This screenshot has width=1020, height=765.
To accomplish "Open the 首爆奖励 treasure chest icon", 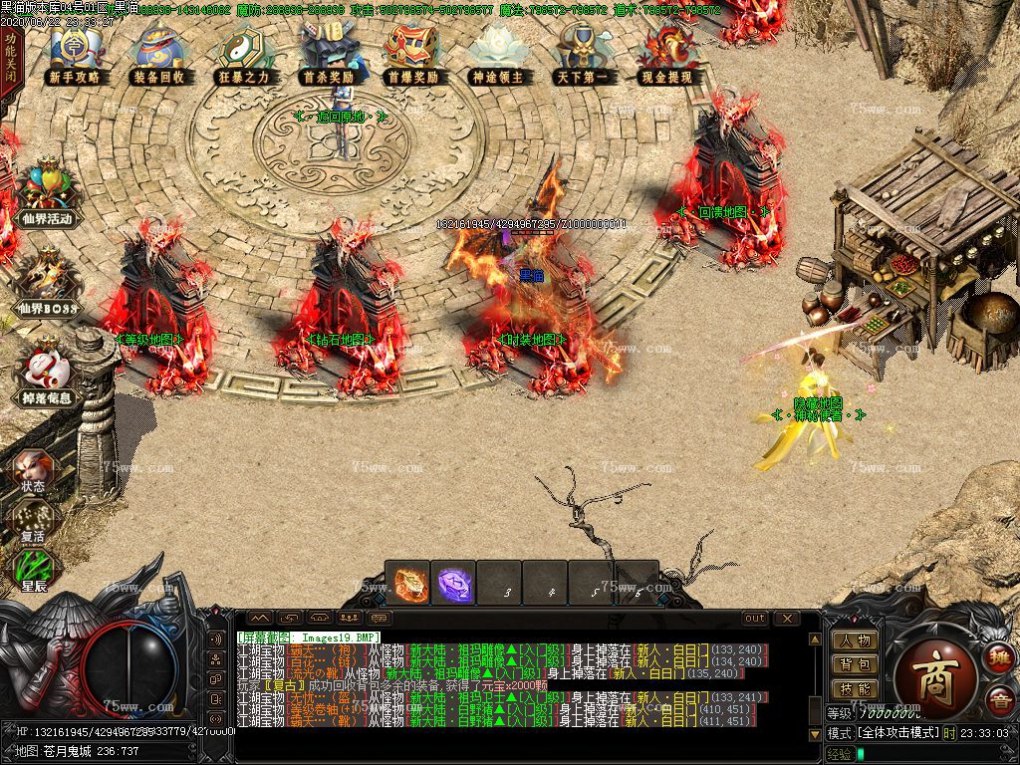I will pyautogui.click(x=413, y=54).
